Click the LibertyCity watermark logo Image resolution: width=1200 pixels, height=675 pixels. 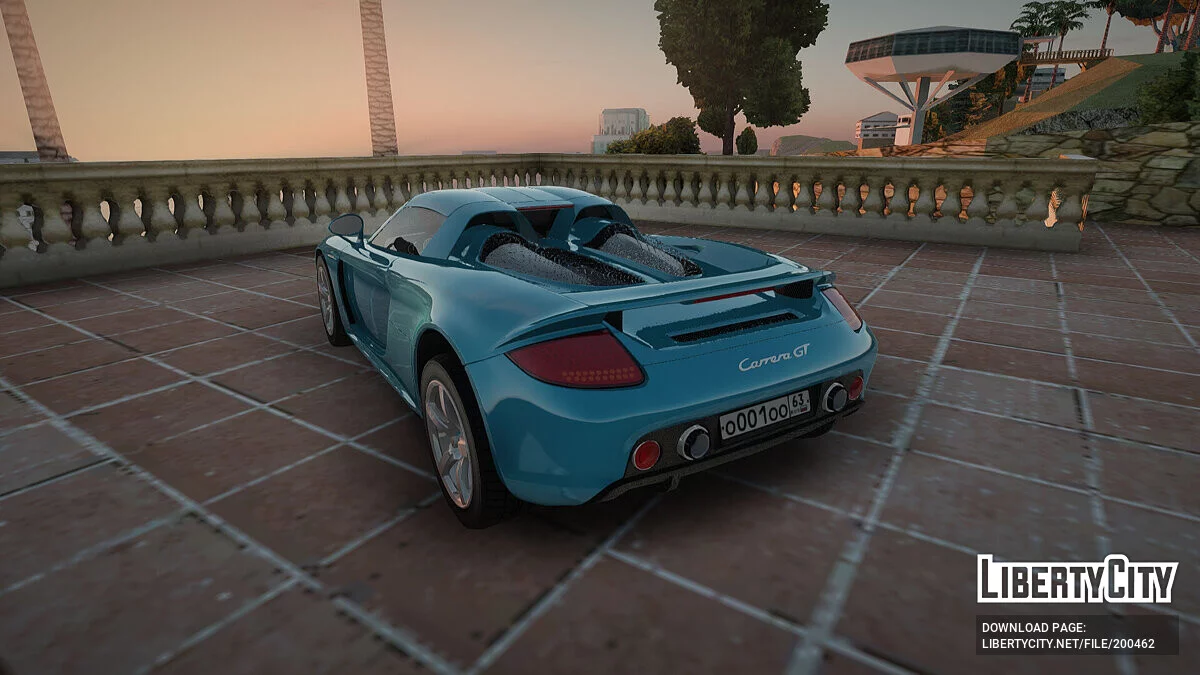1077,579
